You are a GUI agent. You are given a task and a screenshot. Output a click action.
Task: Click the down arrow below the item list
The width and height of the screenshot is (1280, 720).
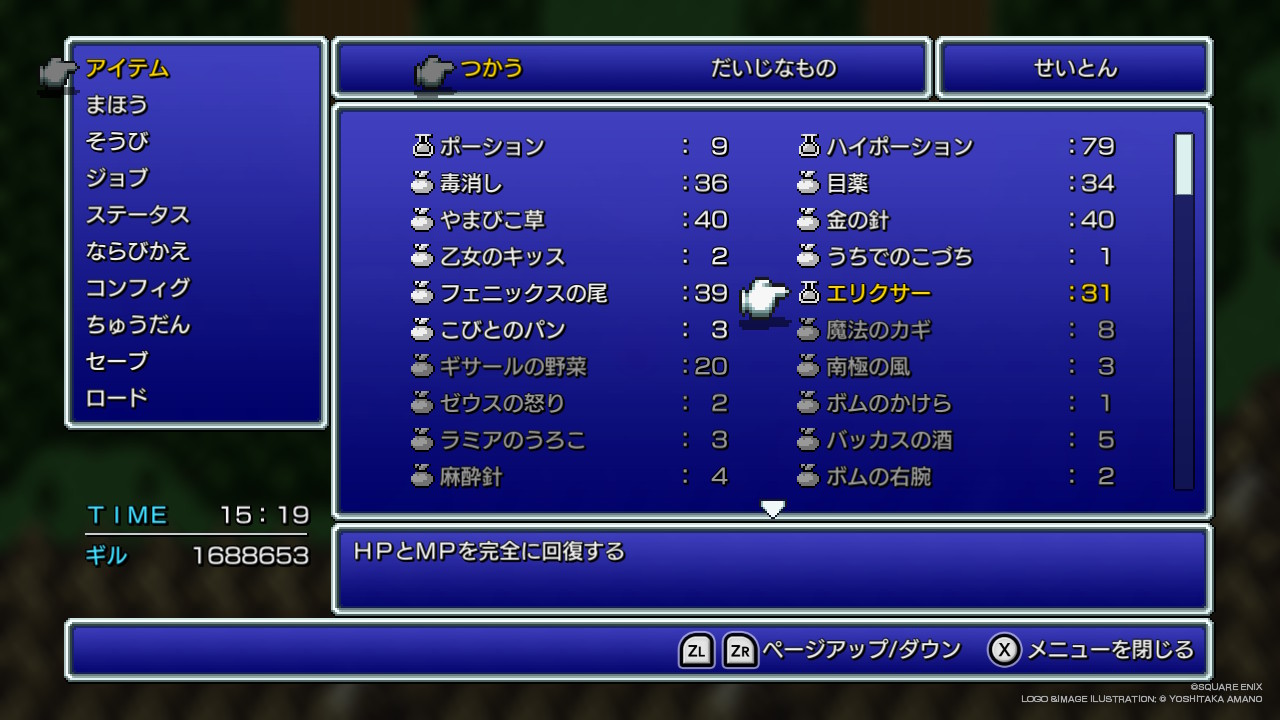(772, 510)
